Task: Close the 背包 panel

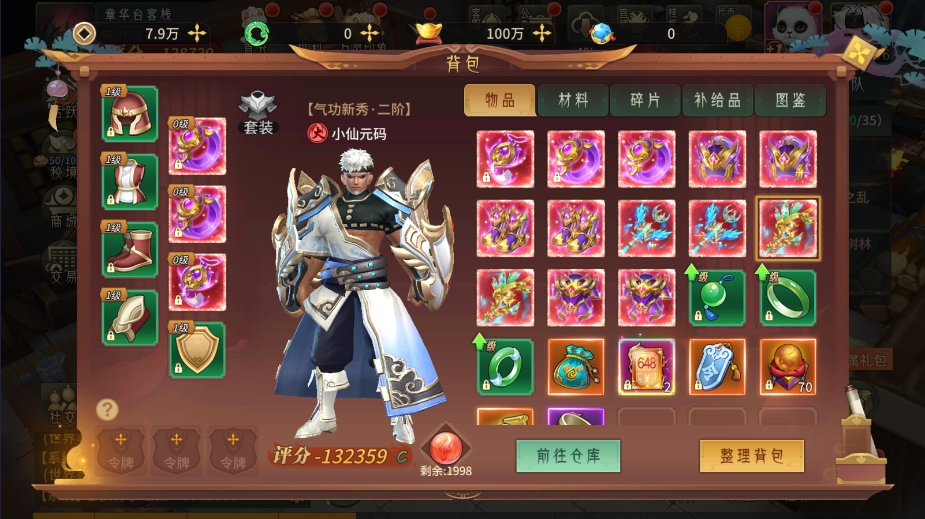Action: [859, 53]
